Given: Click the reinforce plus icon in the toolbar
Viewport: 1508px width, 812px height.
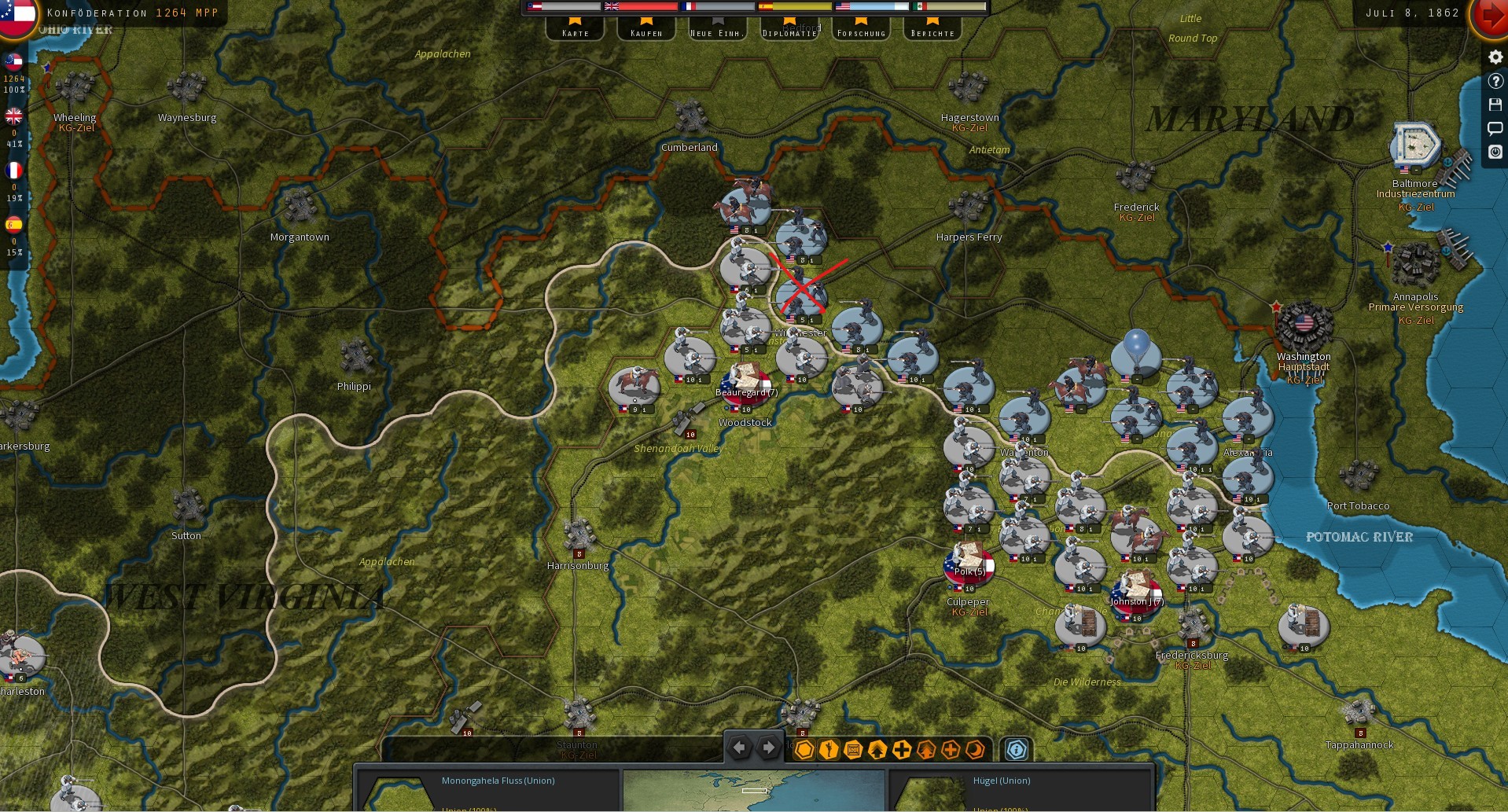Looking at the screenshot, I should pos(902,750).
